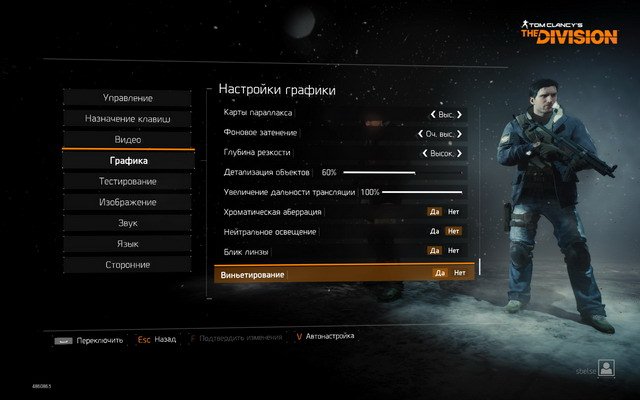Click right arrow for Карты параллакса

460,114
